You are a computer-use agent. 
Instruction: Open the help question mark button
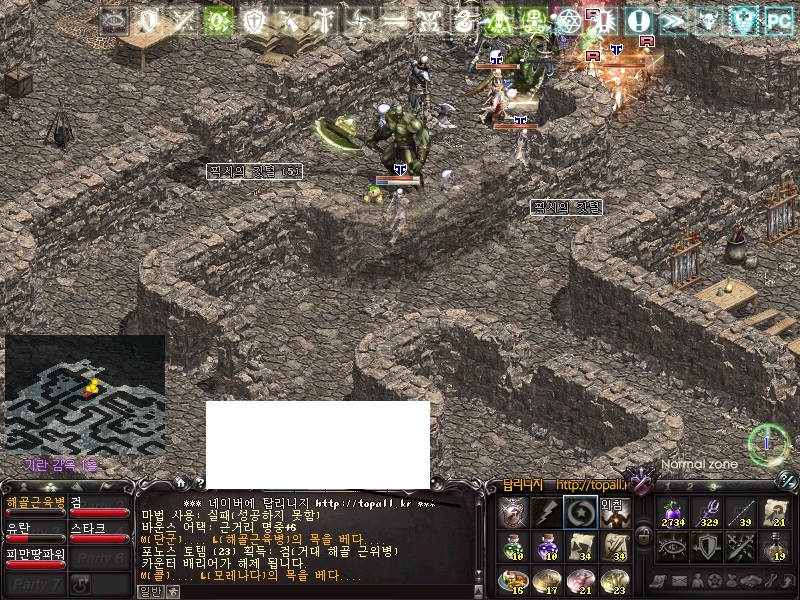coord(198,482)
